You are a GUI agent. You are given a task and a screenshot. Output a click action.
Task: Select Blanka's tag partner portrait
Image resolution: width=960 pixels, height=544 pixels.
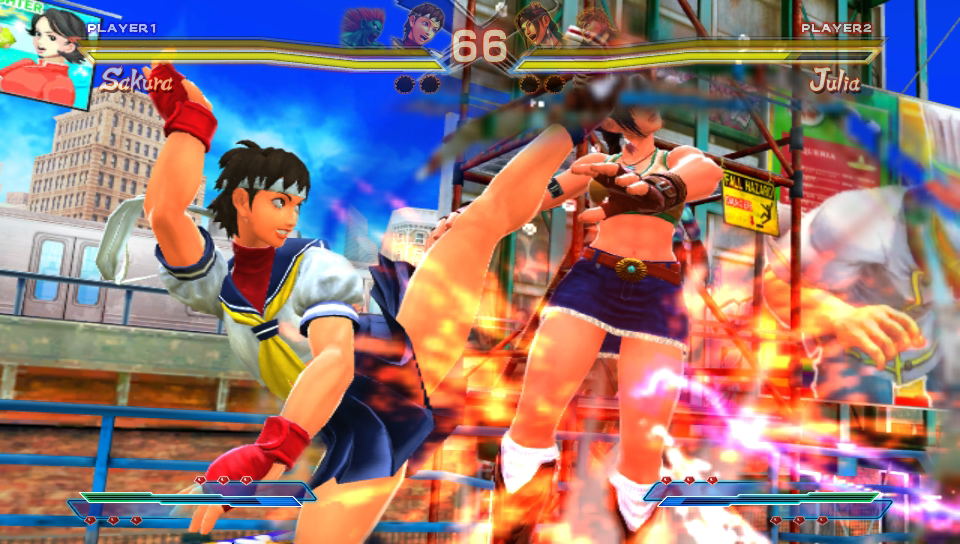pyautogui.click(x=361, y=26)
